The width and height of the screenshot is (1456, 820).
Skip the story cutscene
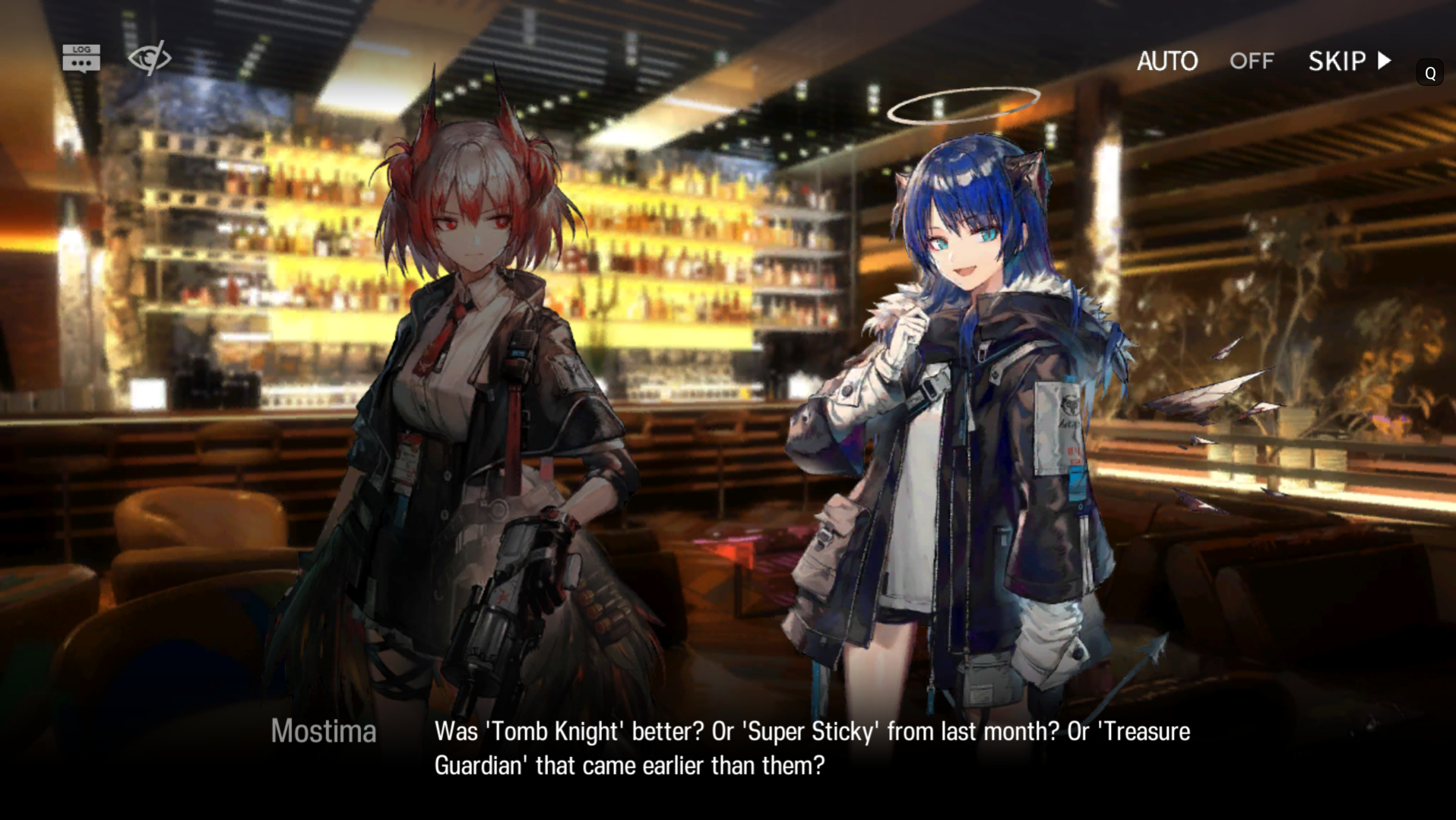[1349, 61]
